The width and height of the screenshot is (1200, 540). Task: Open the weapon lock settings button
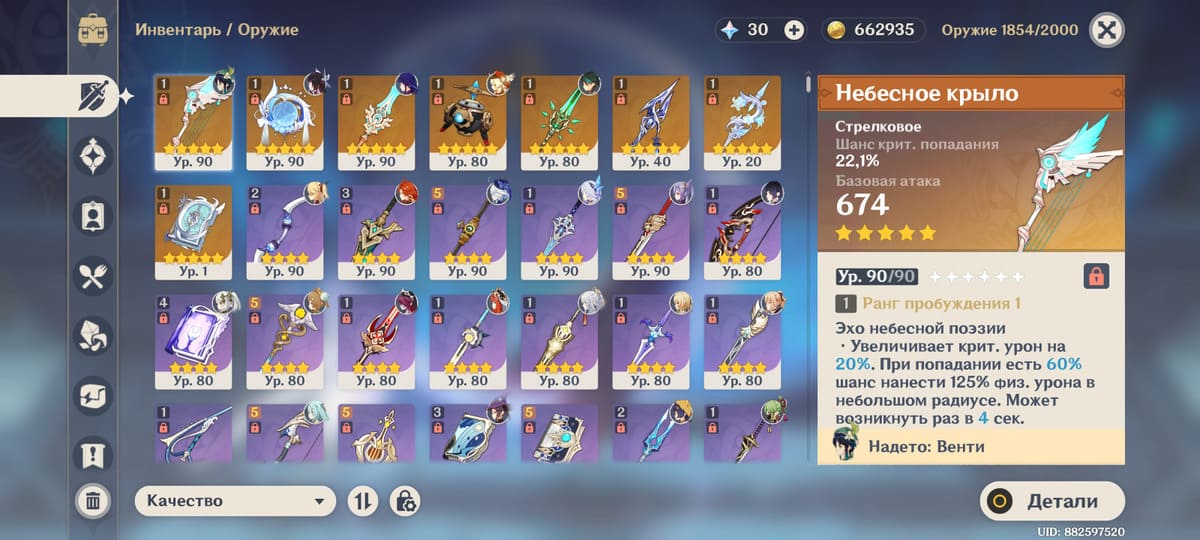click(x=405, y=501)
